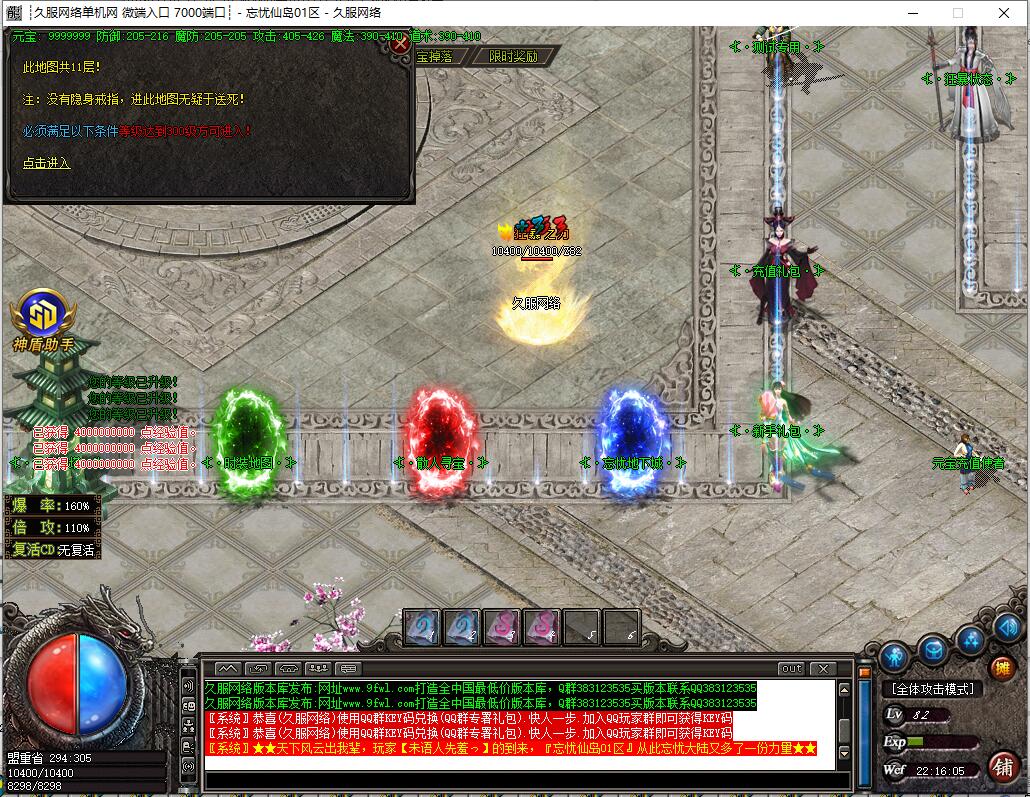Open the skills sparkle round icon
This screenshot has width=1030, height=797.
pyautogui.click(x=970, y=638)
